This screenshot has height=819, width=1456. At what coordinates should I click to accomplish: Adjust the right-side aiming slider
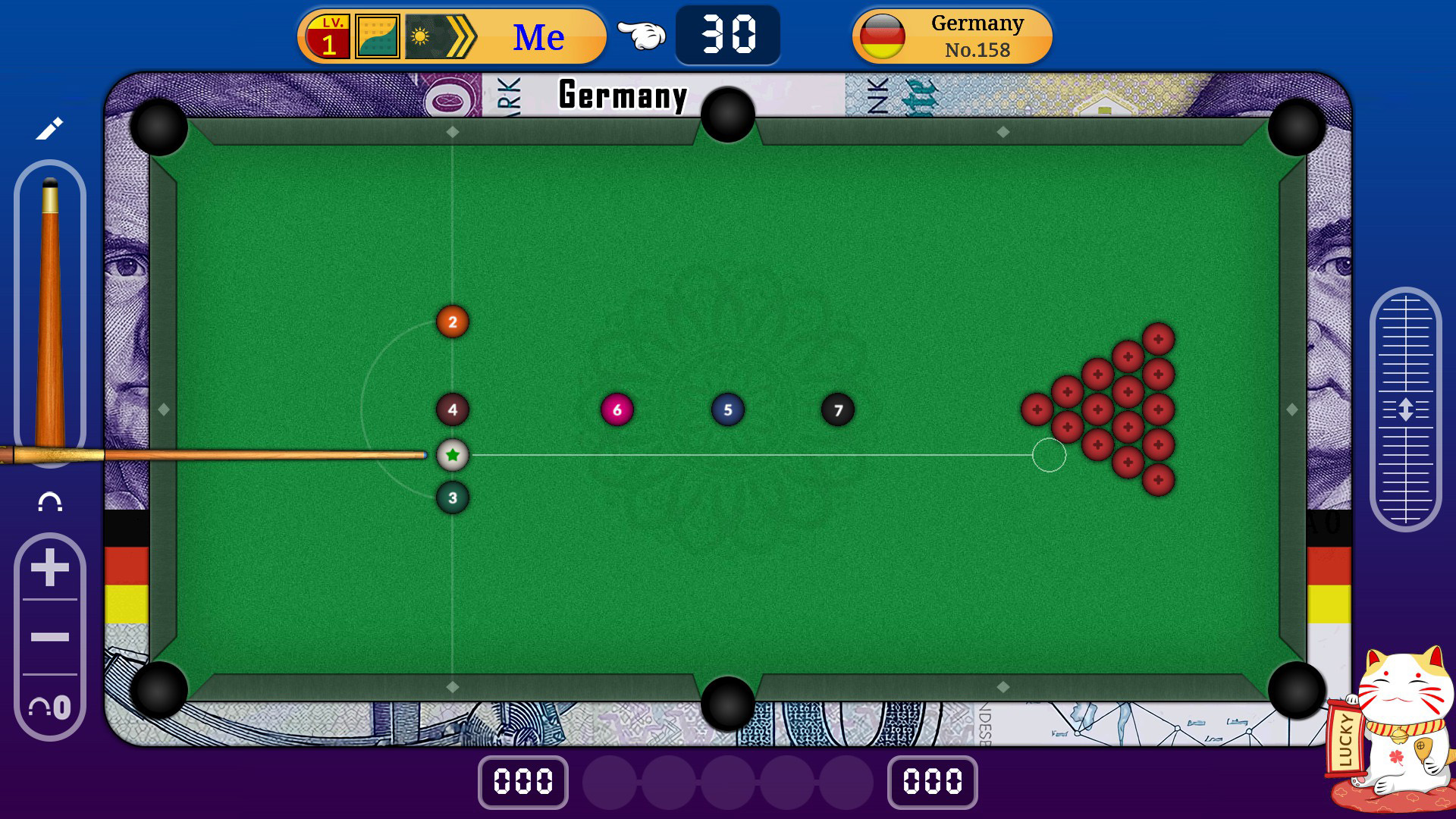(x=1404, y=406)
